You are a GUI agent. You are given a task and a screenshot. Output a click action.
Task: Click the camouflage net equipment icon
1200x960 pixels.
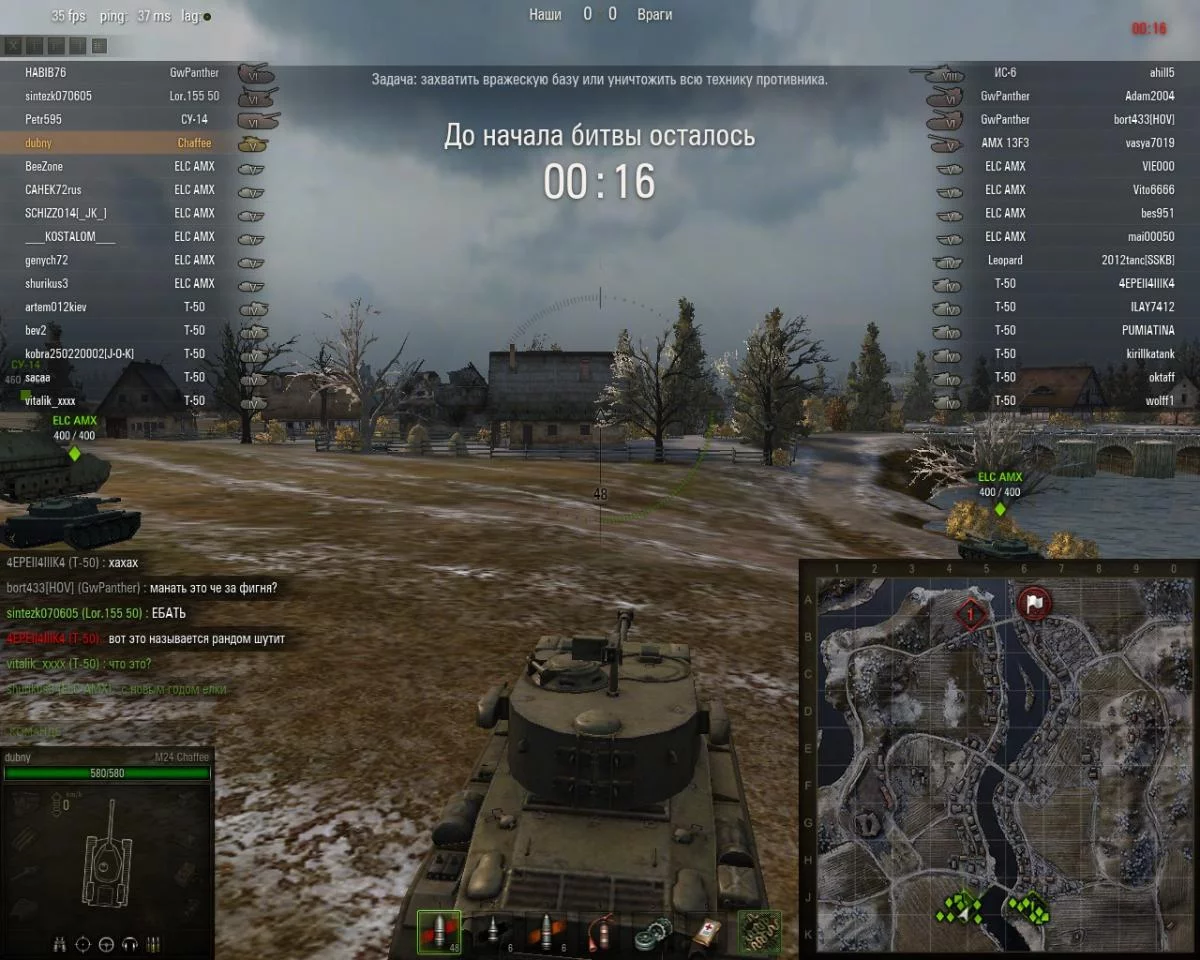(759, 932)
